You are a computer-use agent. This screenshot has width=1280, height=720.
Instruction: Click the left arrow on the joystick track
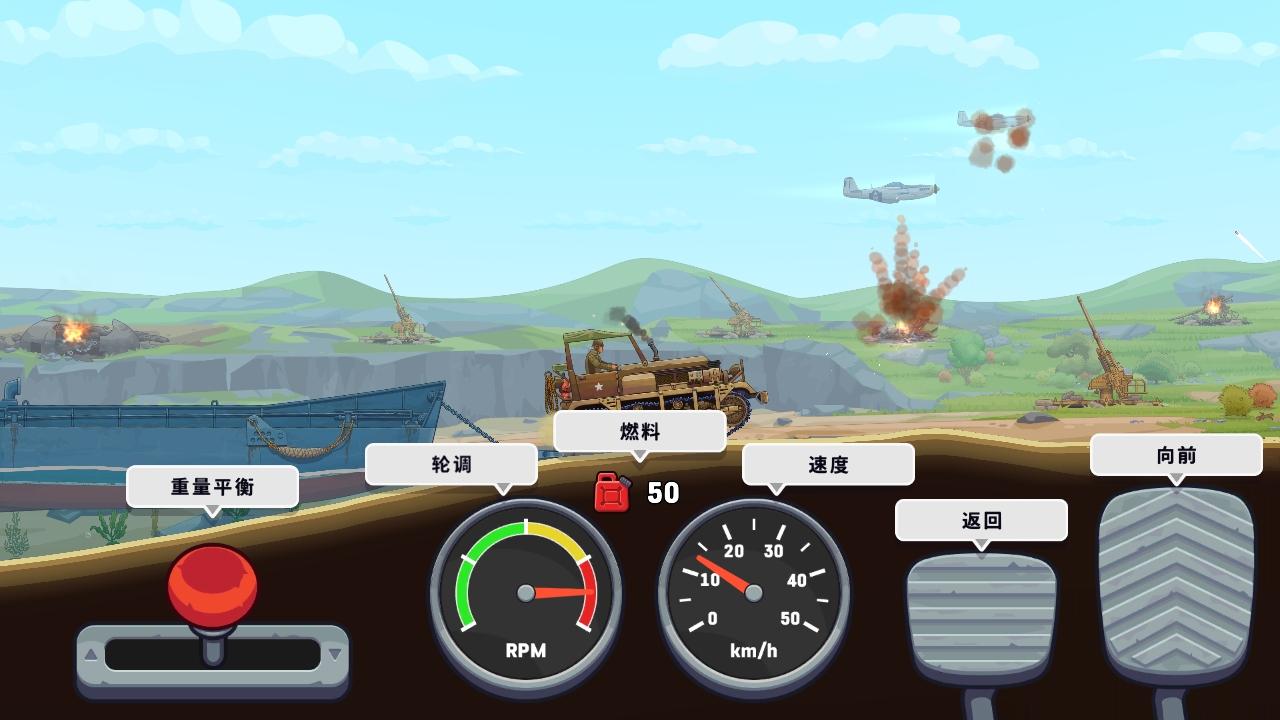point(92,653)
